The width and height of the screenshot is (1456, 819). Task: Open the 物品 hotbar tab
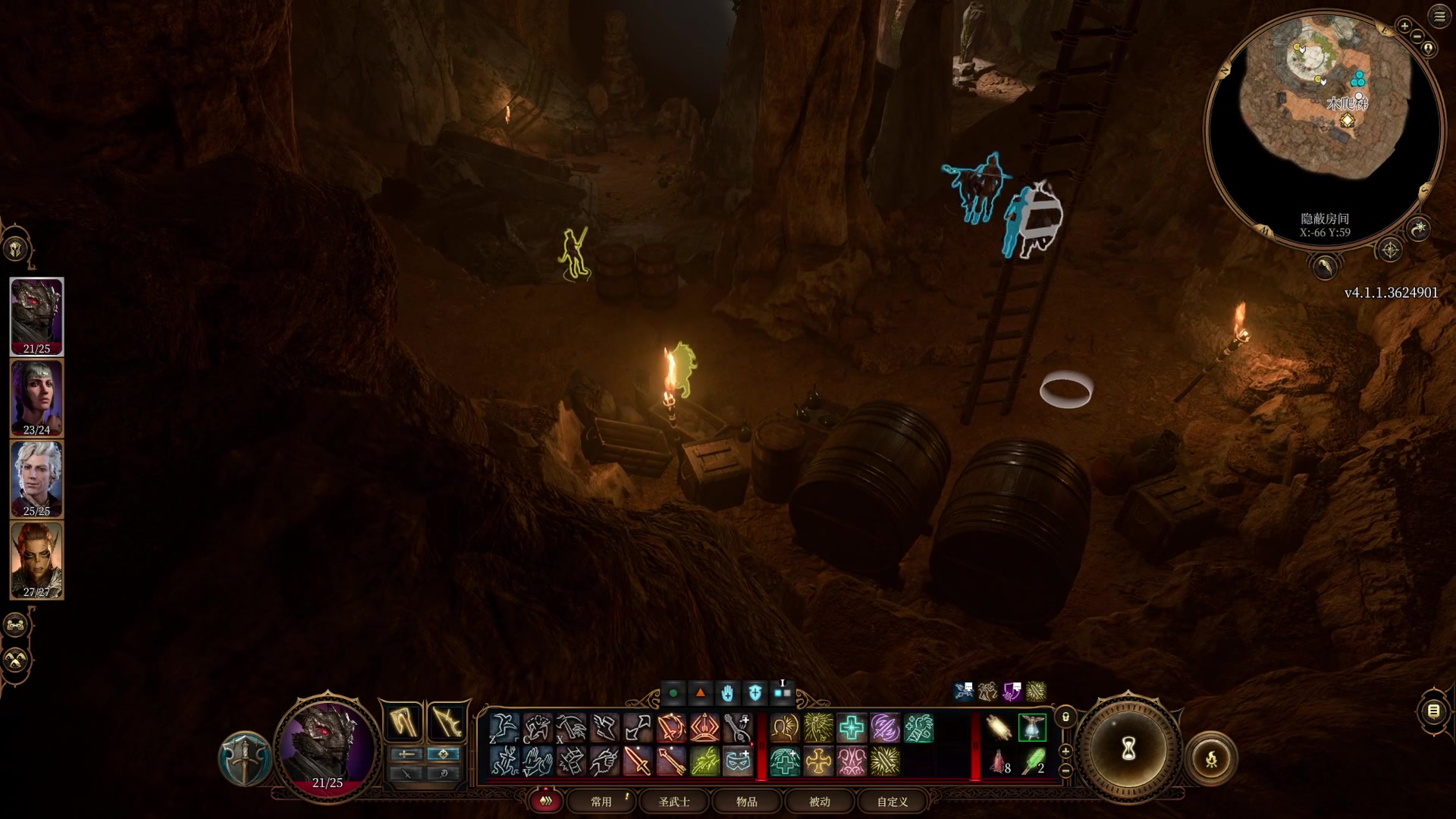pyautogui.click(x=747, y=802)
